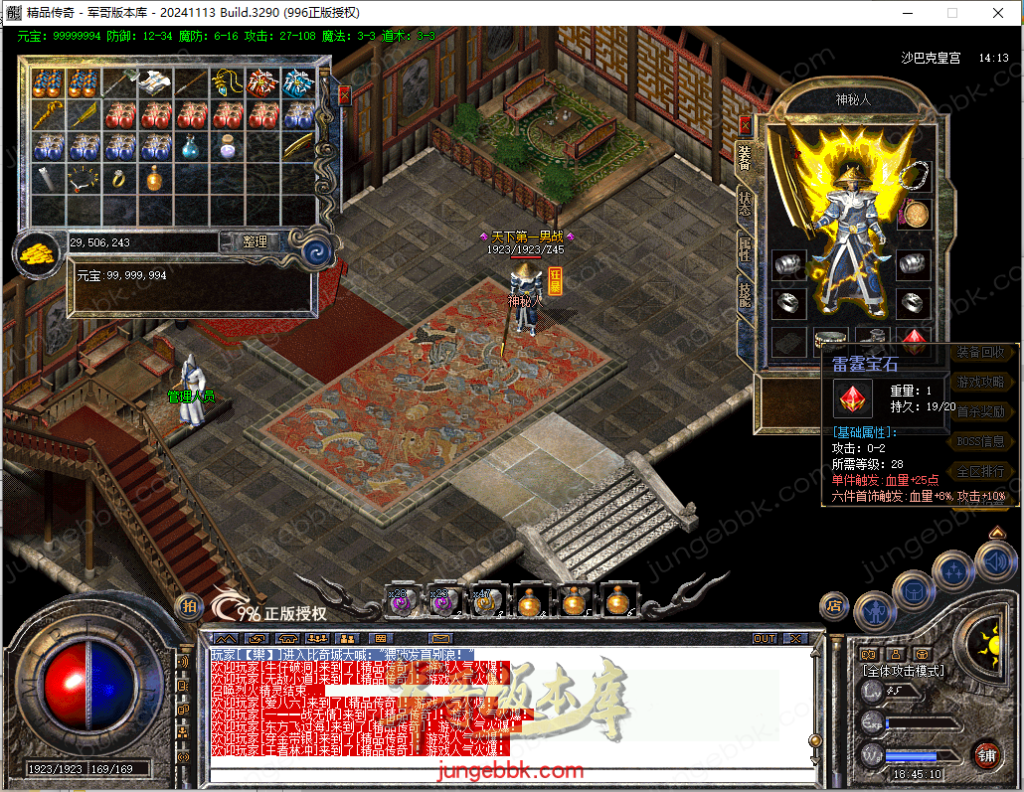The height and width of the screenshot is (792, 1024).
Task: Close the inventory bag panel
Action: [344, 96]
